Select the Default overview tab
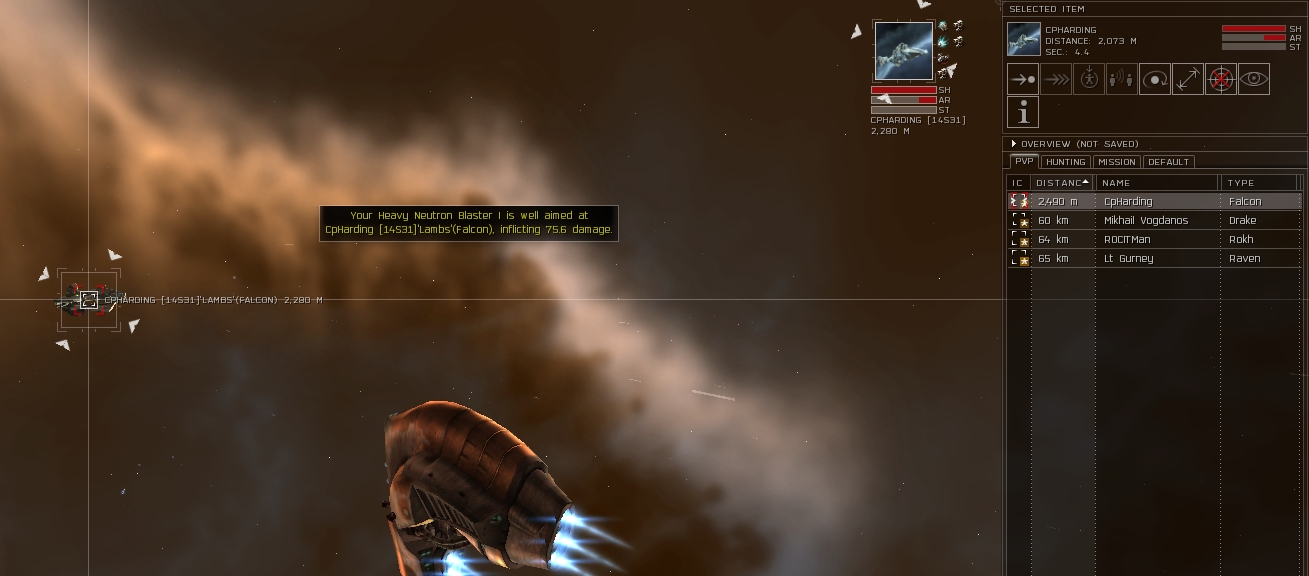Image resolution: width=1309 pixels, height=576 pixels. (1168, 162)
